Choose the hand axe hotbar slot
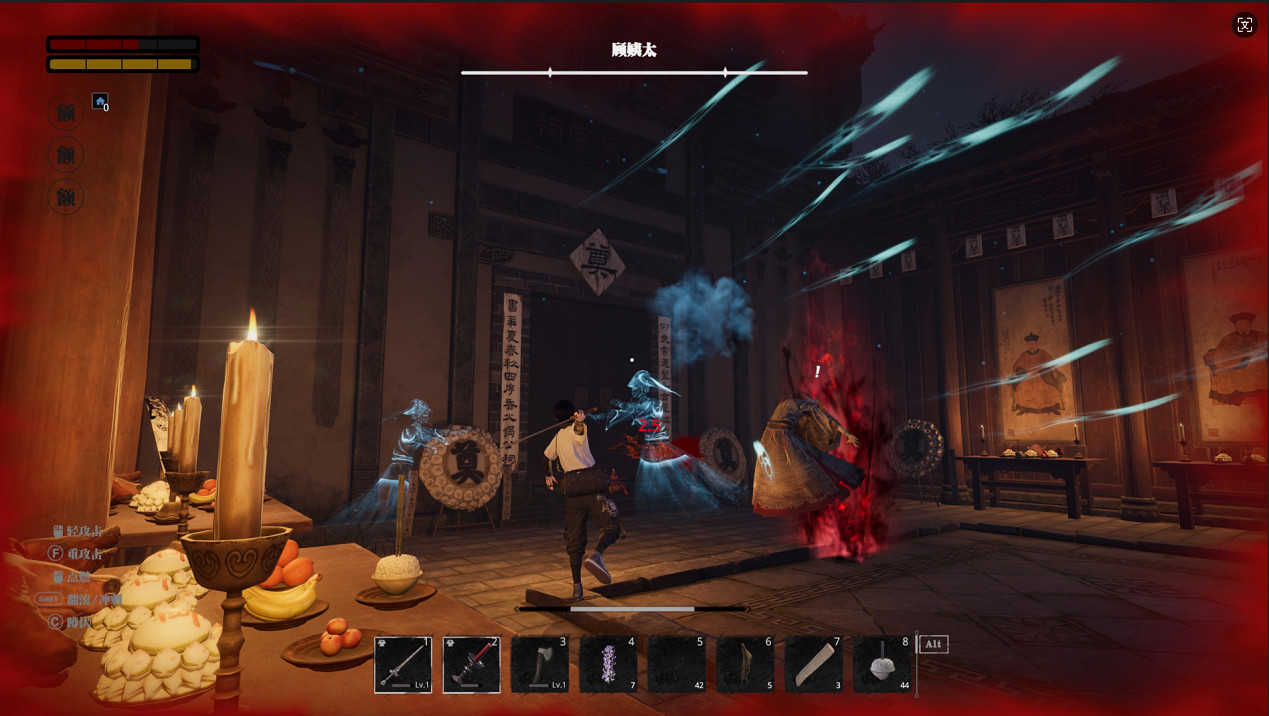 [x=540, y=664]
